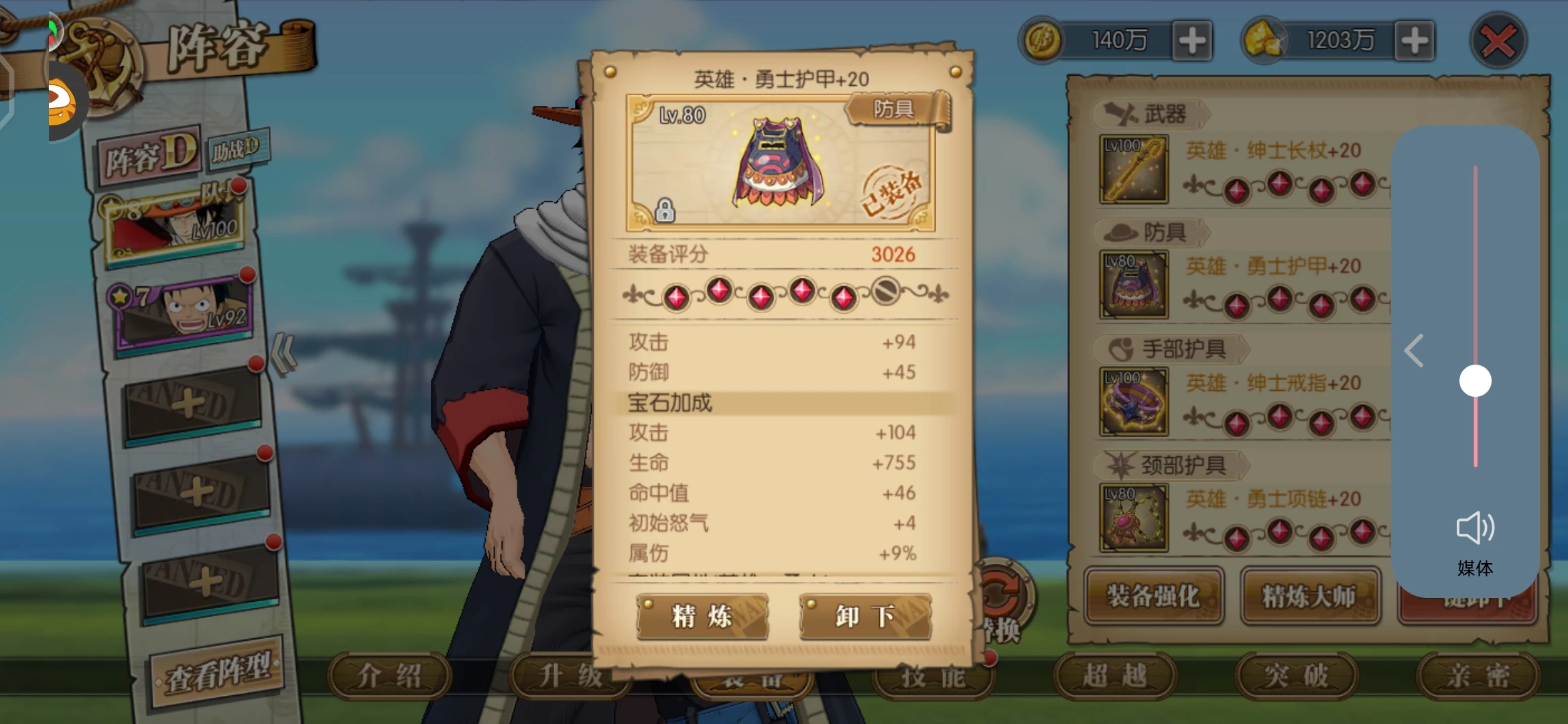Select the 勇士项链 necklace slot
Image resolution: width=1568 pixels, height=724 pixels.
(x=1134, y=518)
